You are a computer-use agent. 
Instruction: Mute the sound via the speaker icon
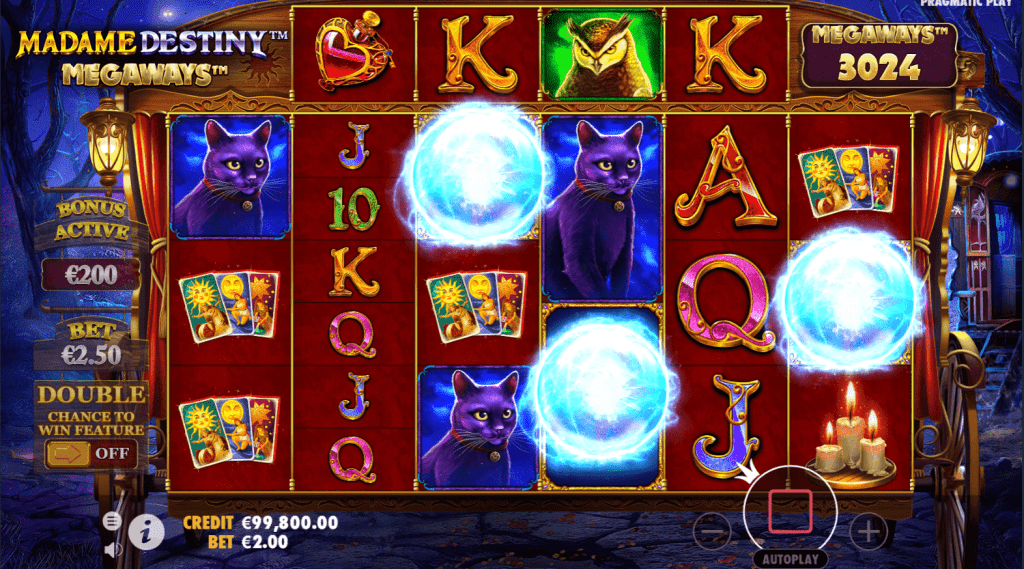[111, 547]
